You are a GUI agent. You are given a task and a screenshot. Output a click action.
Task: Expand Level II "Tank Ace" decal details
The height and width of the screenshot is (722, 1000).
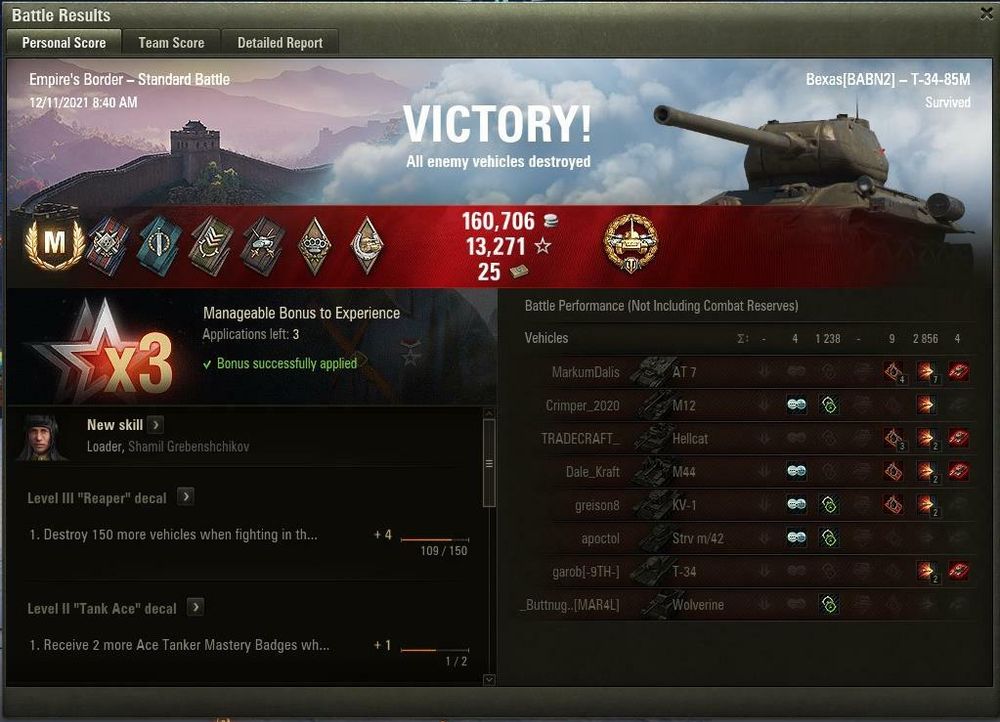196,607
